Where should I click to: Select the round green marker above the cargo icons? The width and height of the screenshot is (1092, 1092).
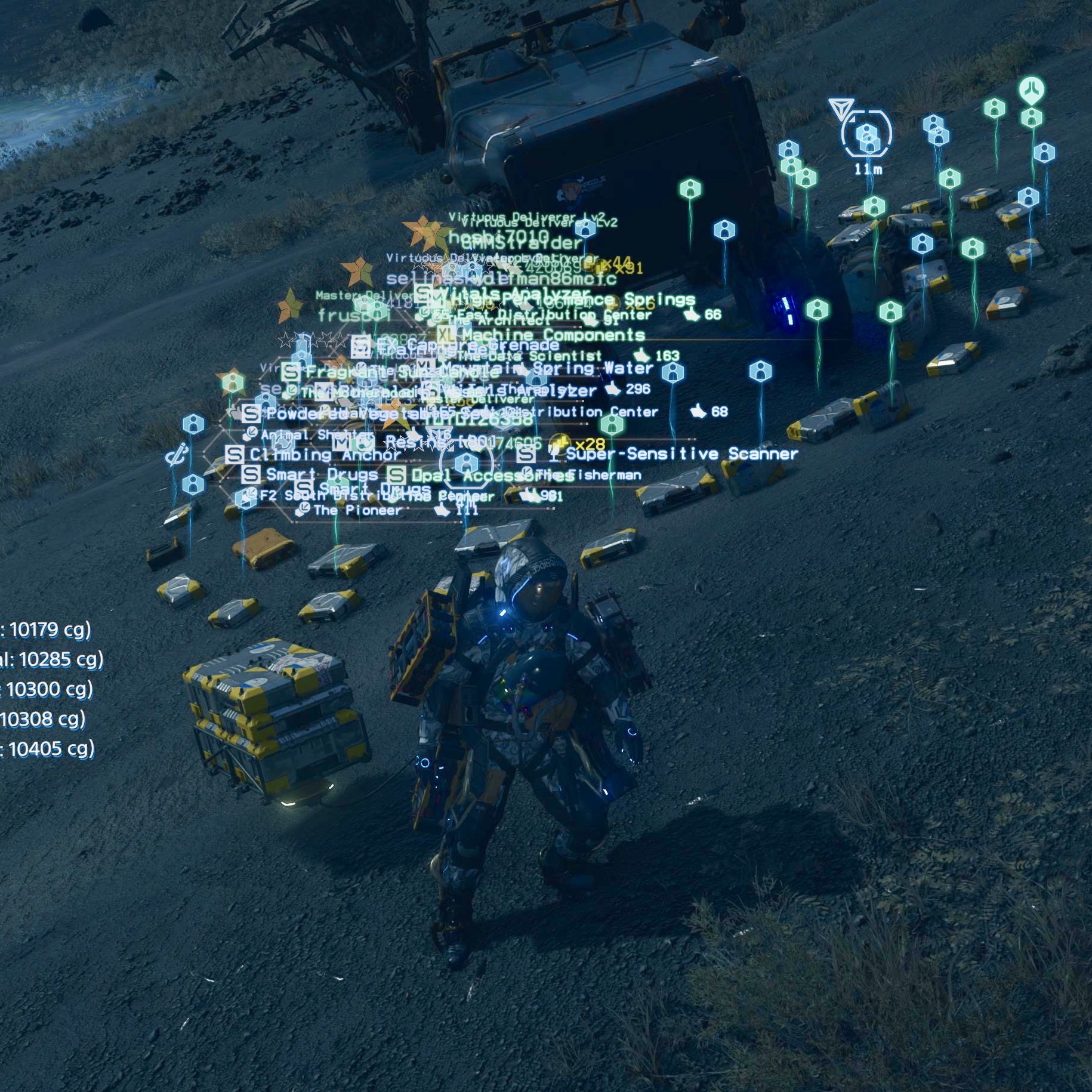tap(1032, 90)
